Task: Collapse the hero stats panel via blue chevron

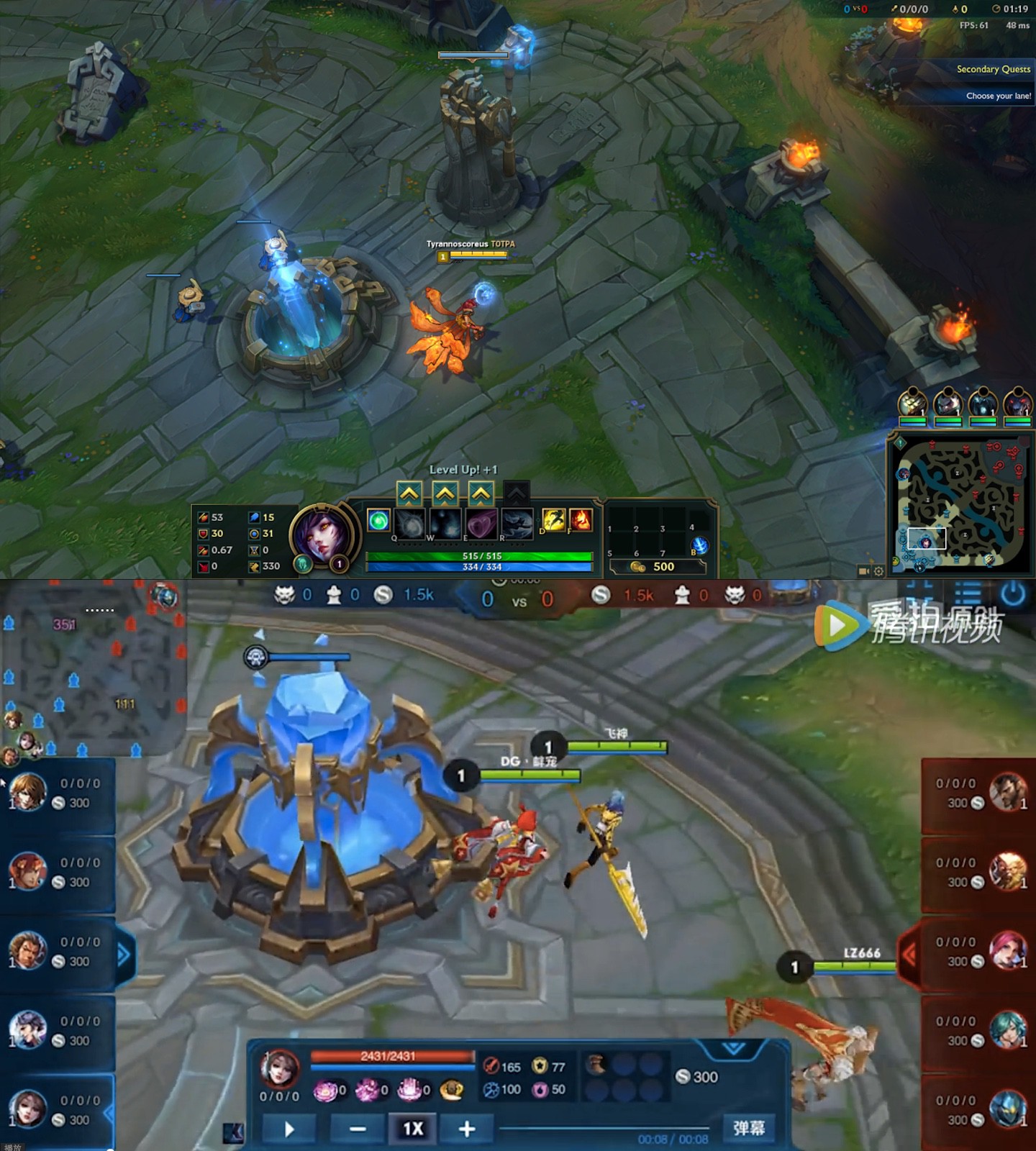Action: point(732,1048)
